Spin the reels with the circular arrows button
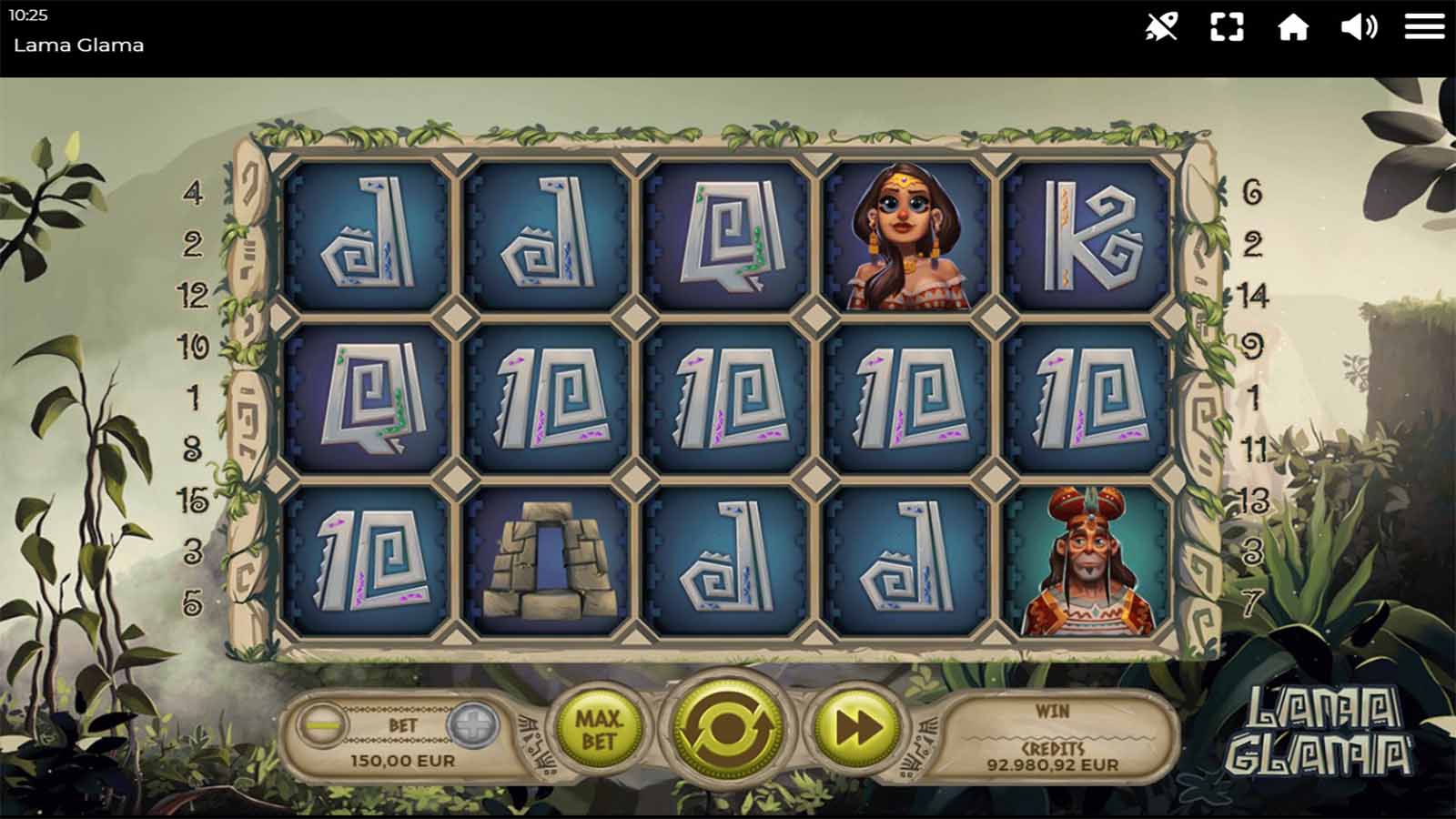 (x=727, y=727)
